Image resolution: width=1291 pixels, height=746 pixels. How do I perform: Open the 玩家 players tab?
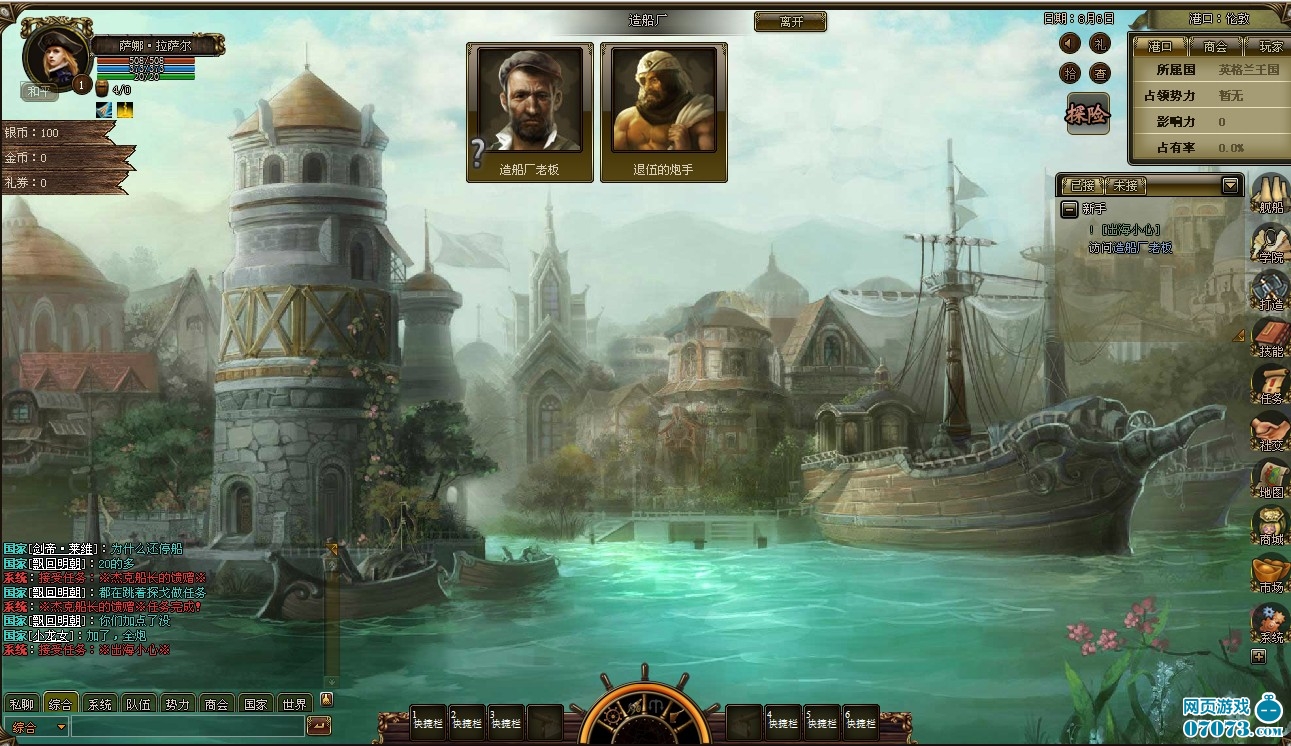(1268, 46)
